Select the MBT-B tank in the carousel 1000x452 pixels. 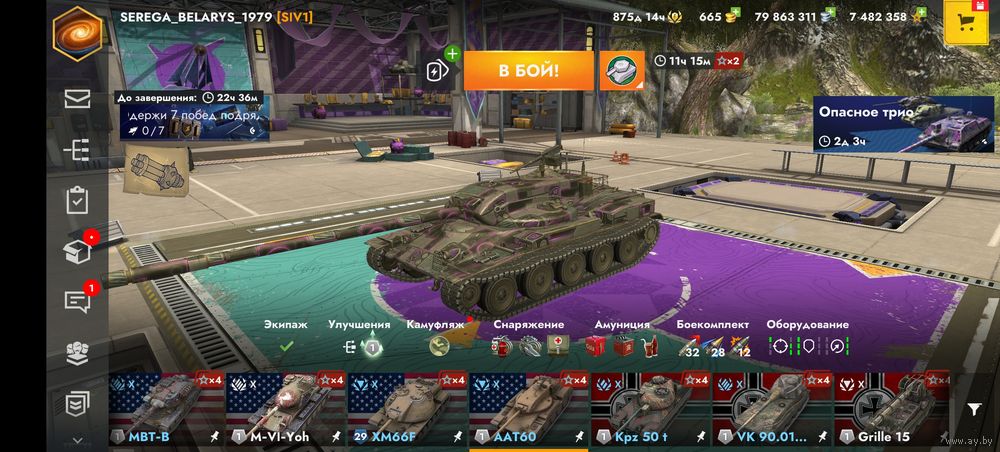click(x=166, y=408)
